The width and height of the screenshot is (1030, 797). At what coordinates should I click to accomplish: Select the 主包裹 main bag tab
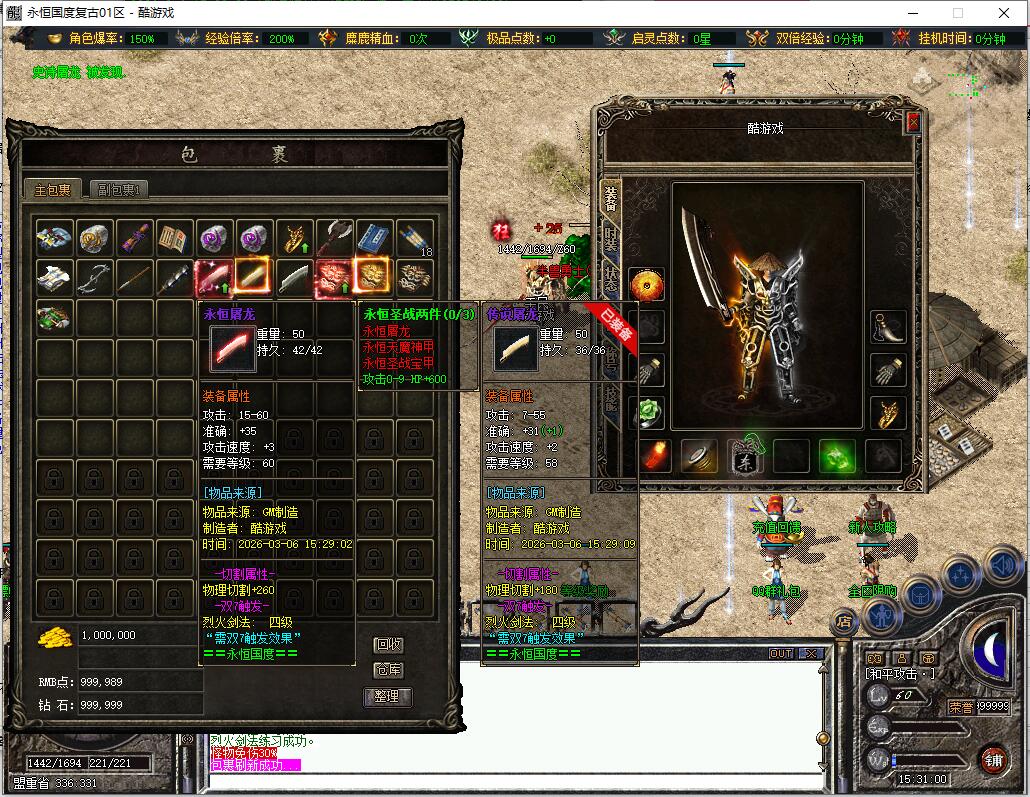(53, 189)
